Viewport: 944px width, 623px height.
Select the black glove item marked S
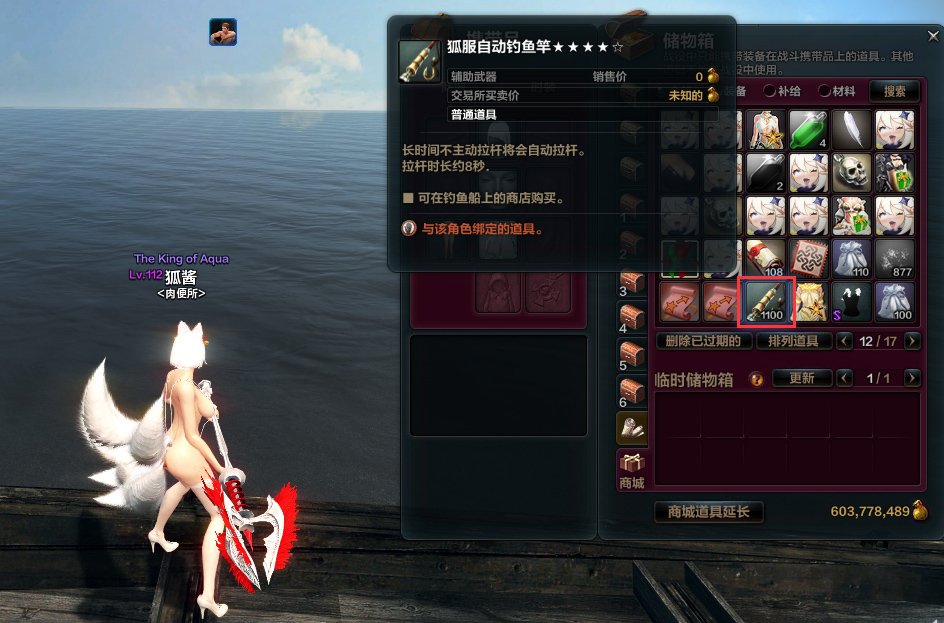tap(852, 302)
